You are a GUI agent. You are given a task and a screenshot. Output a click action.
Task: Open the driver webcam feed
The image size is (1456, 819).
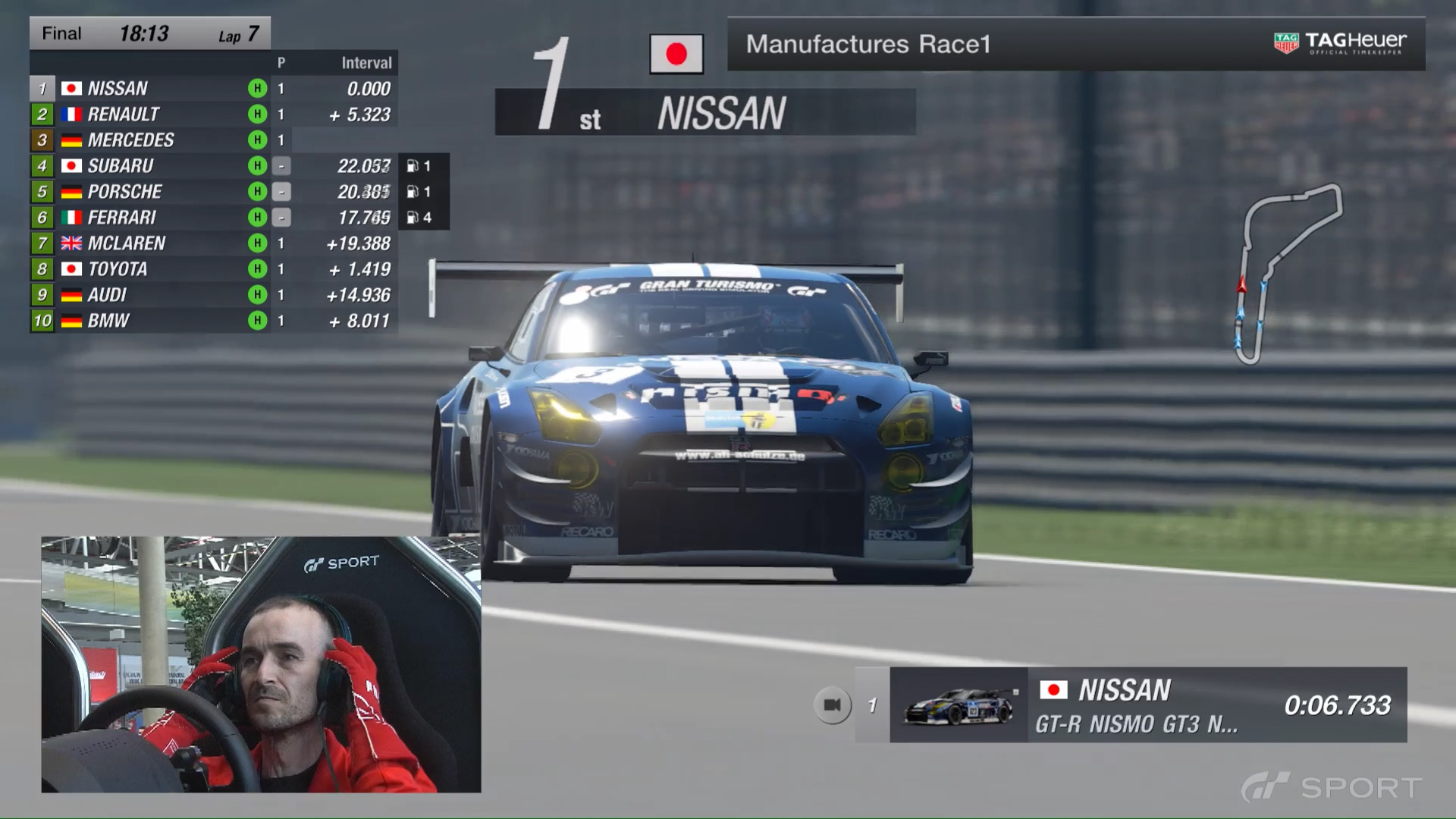261,664
